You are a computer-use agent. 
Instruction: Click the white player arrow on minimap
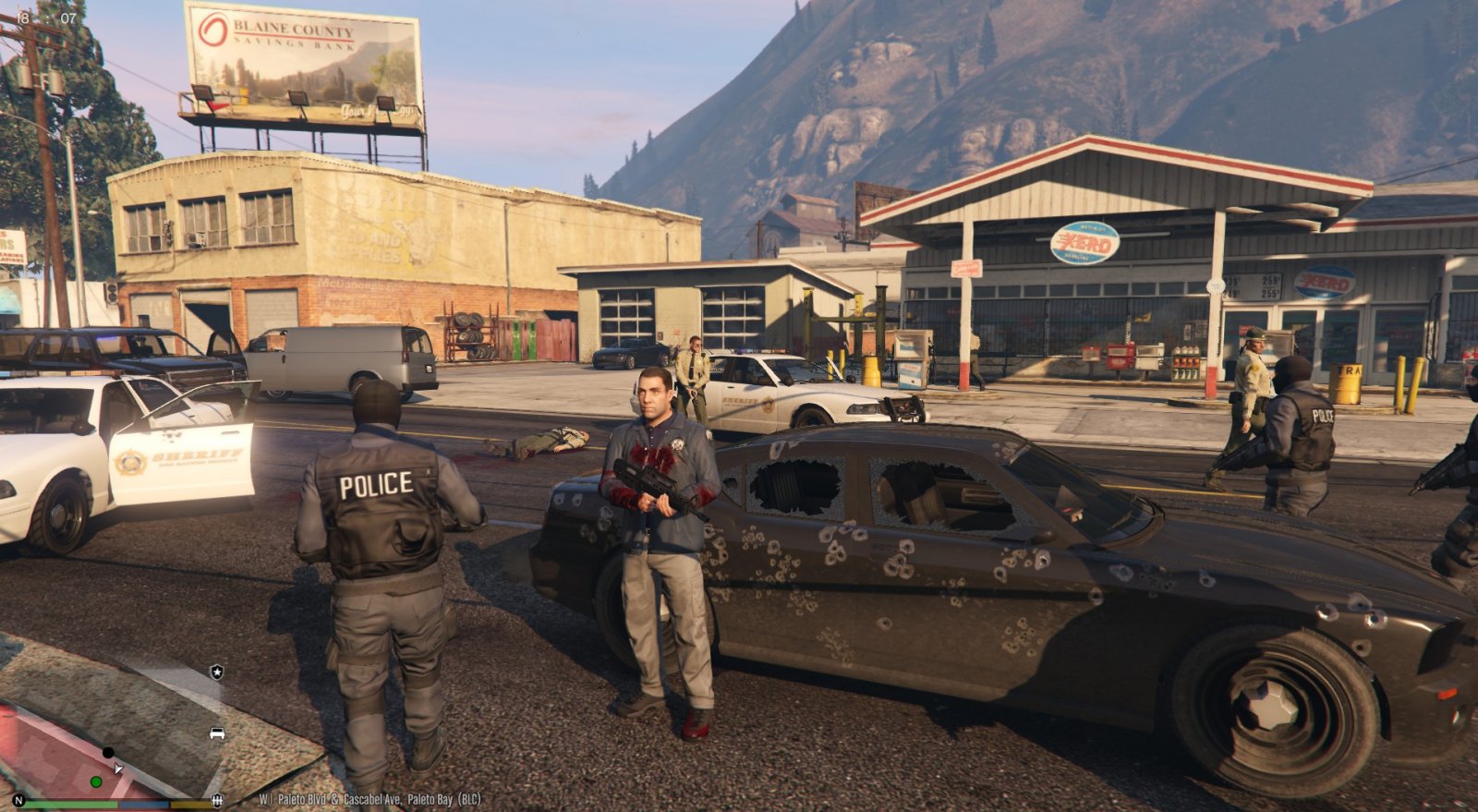(x=117, y=768)
